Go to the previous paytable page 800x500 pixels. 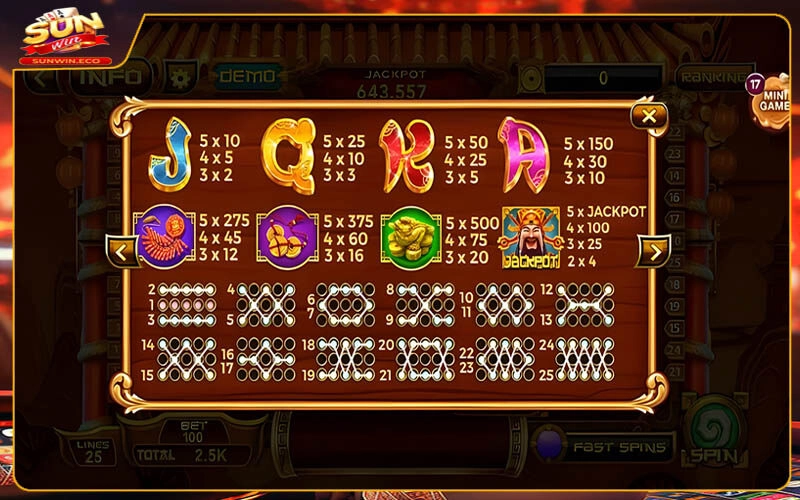point(123,250)
